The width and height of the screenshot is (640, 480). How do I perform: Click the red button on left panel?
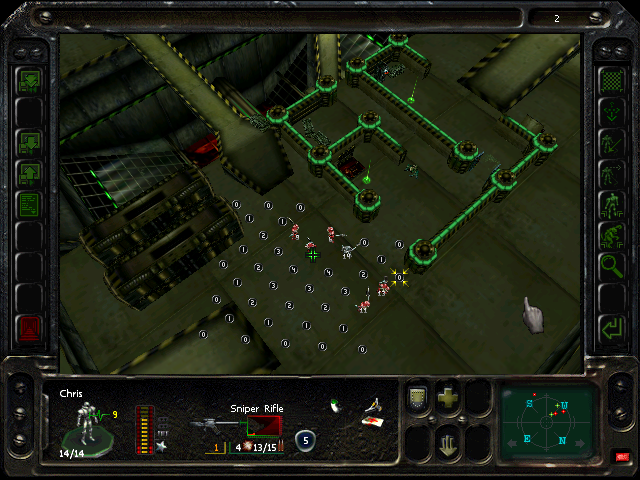tap(30, 326)
